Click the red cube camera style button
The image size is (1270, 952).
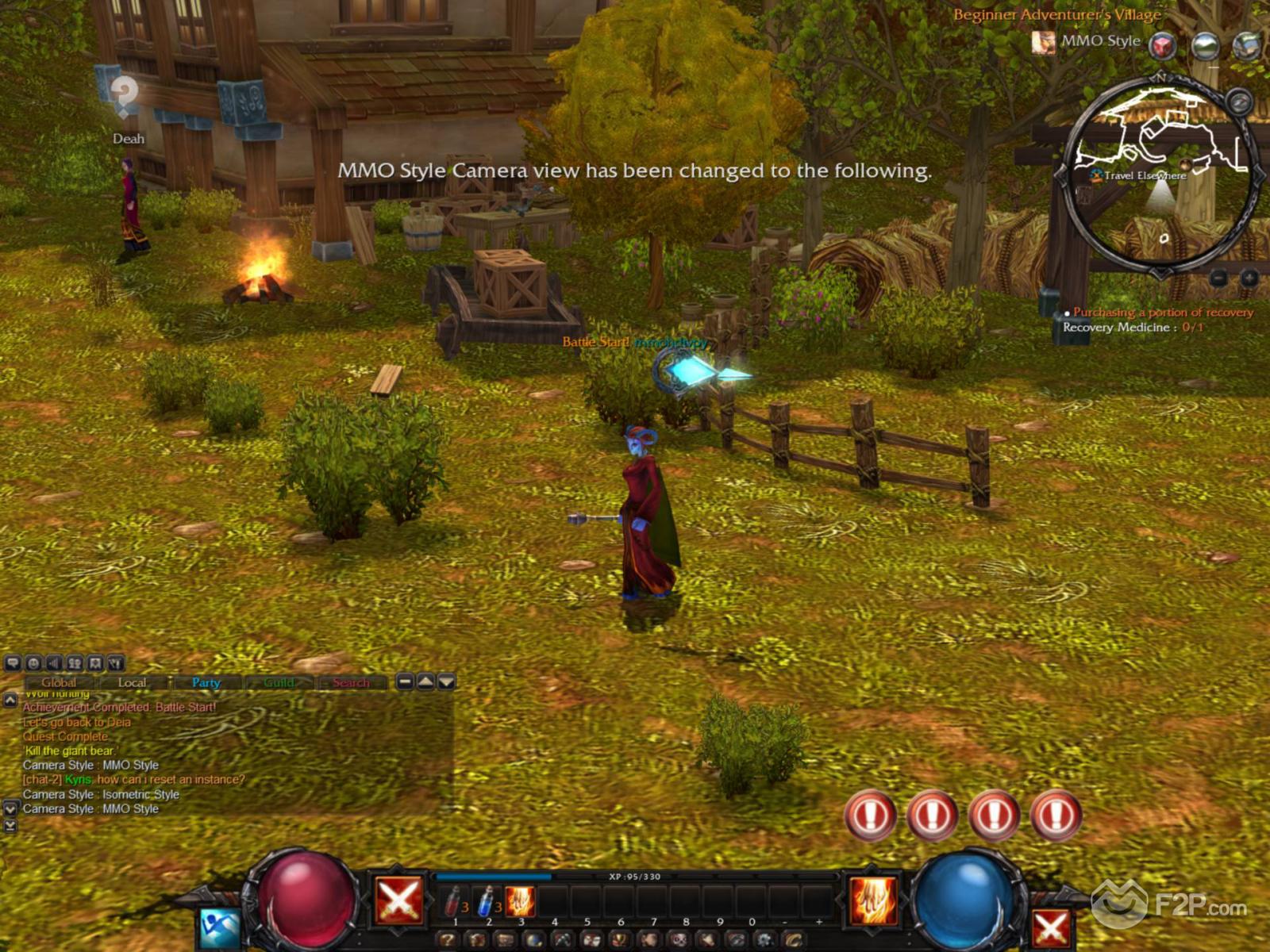pyautogui.click(x=1163, y=45)
